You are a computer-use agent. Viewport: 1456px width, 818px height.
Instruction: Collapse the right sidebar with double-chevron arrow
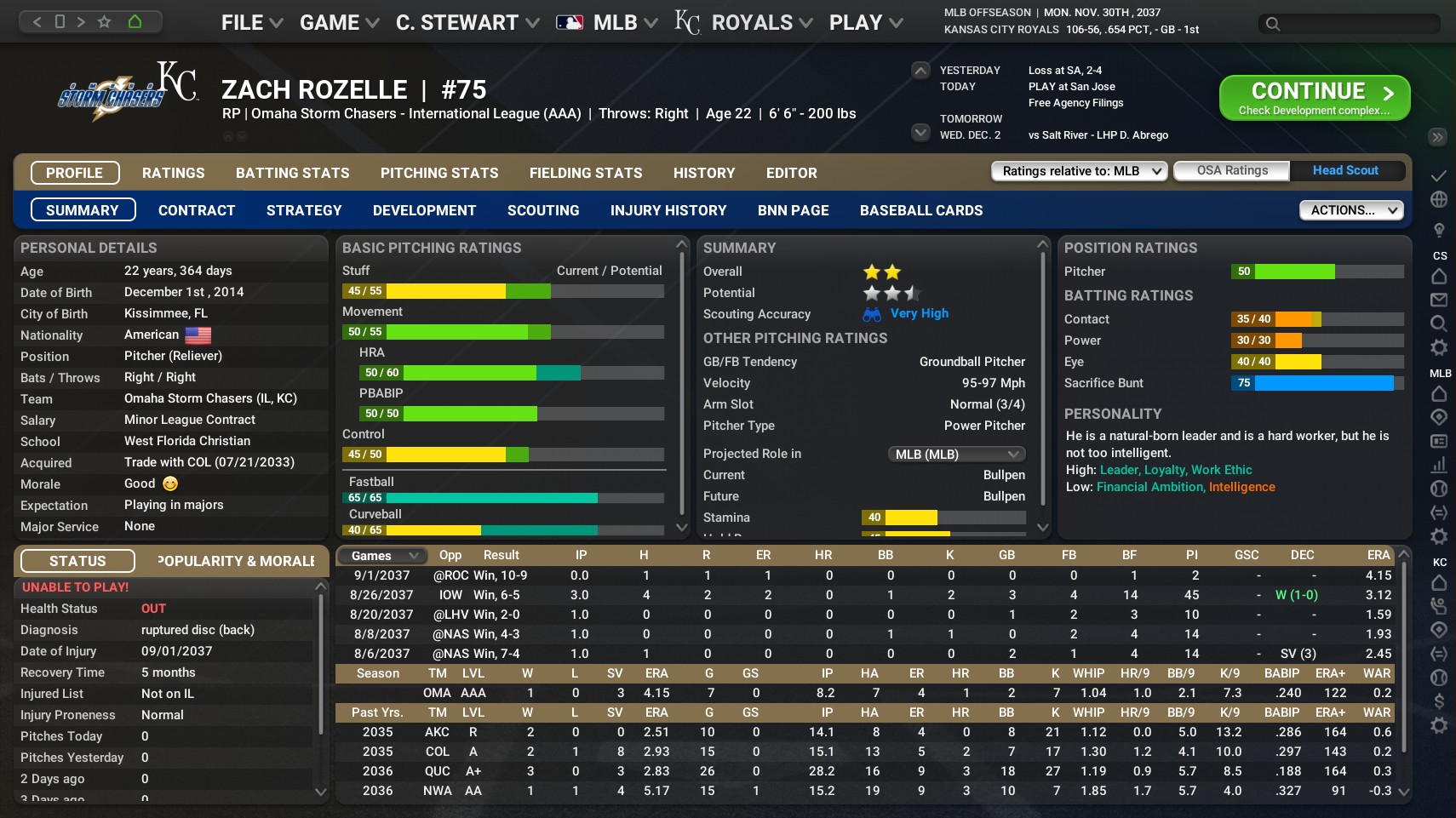point(1438,136)
